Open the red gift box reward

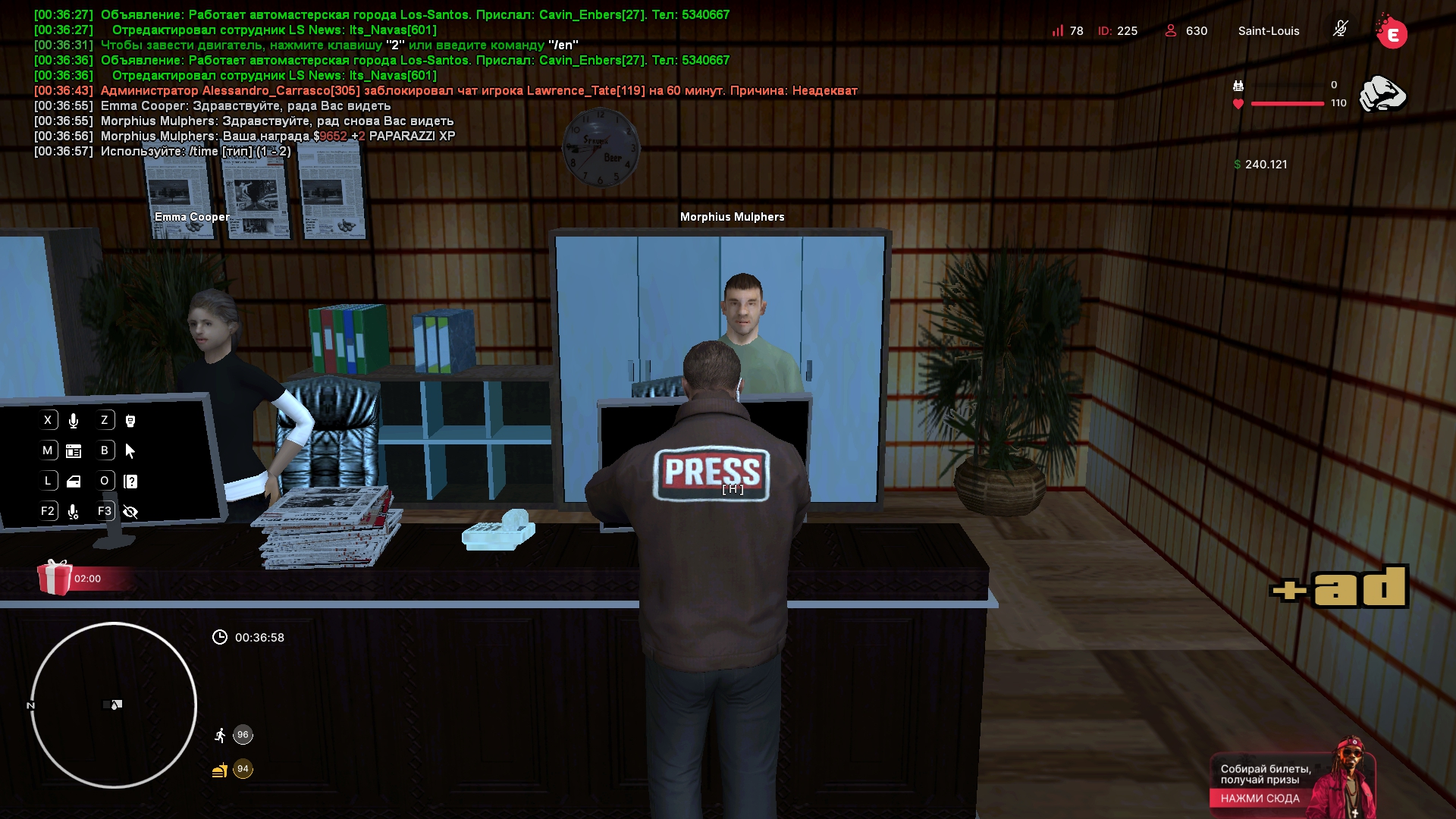pos(55,578)
